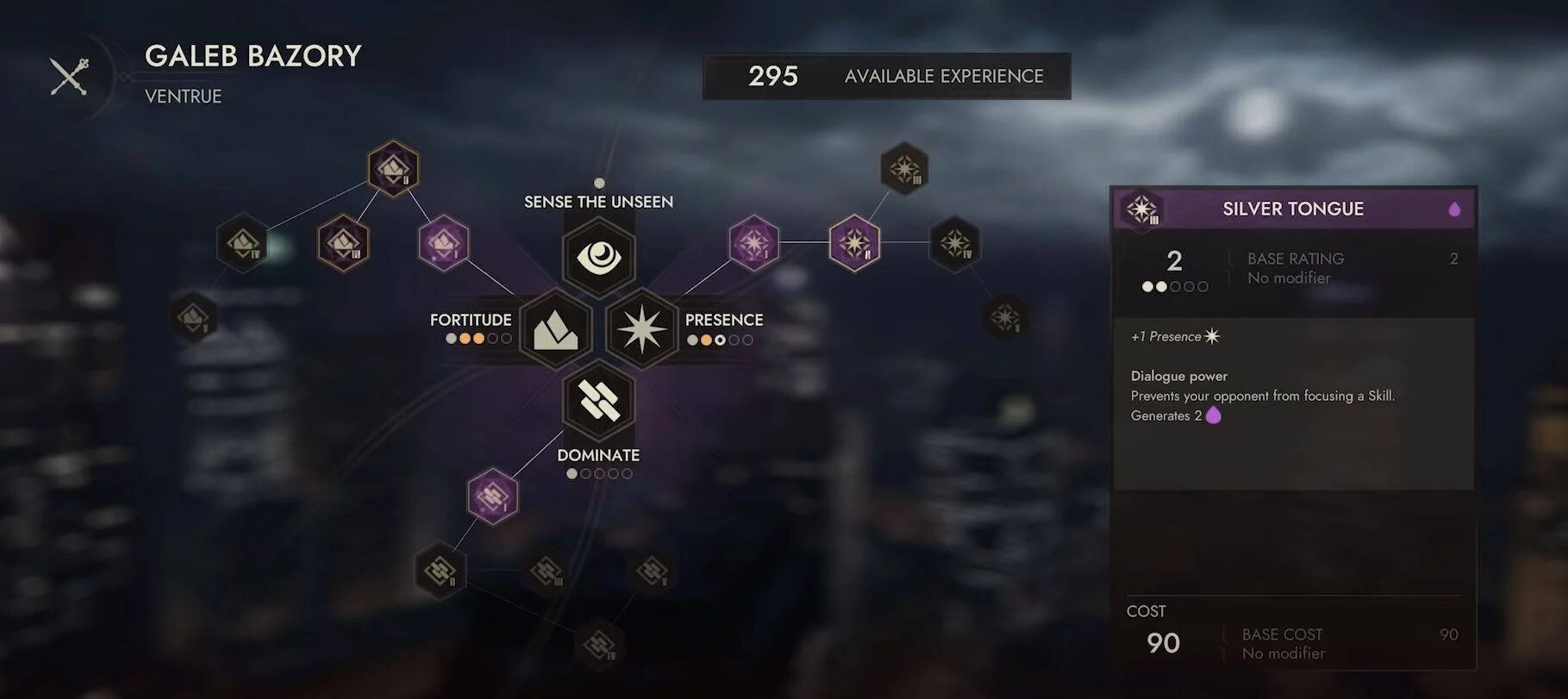Pick the Presence level IV power node

coord(955,243)
